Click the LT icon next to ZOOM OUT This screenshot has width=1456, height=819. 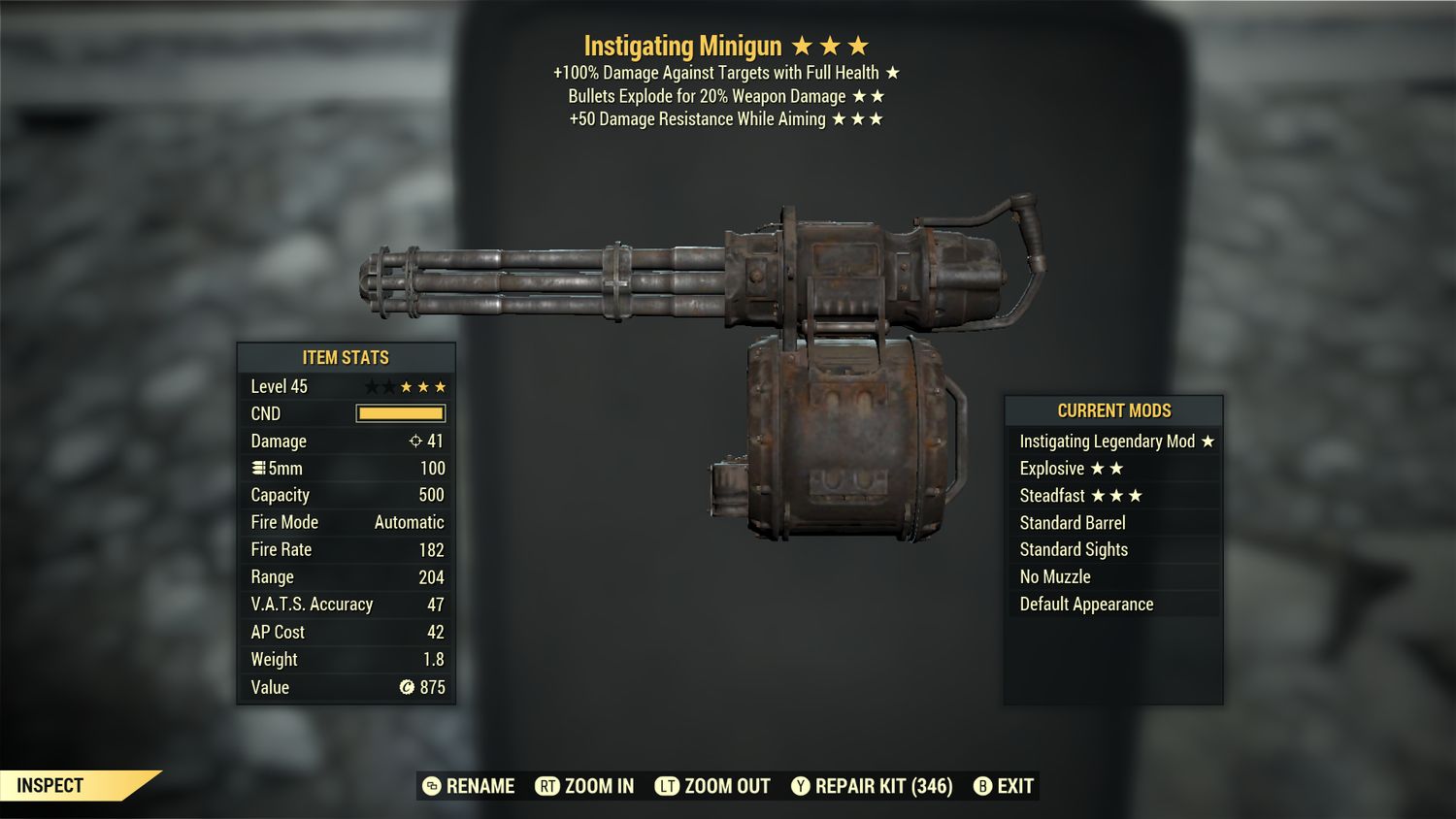[666, 786]
